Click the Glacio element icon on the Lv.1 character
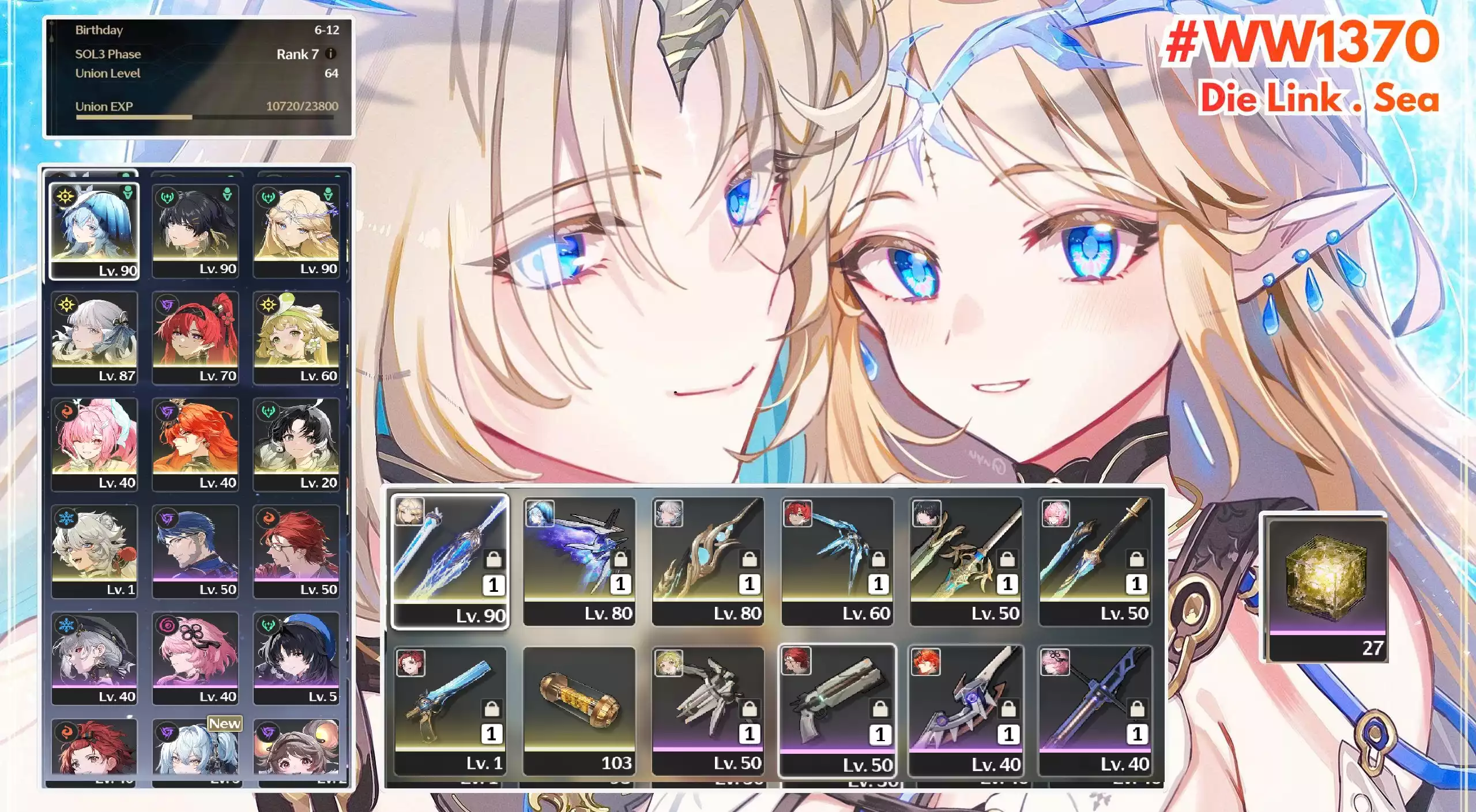Screen dimensions: 1476x812 66,519
